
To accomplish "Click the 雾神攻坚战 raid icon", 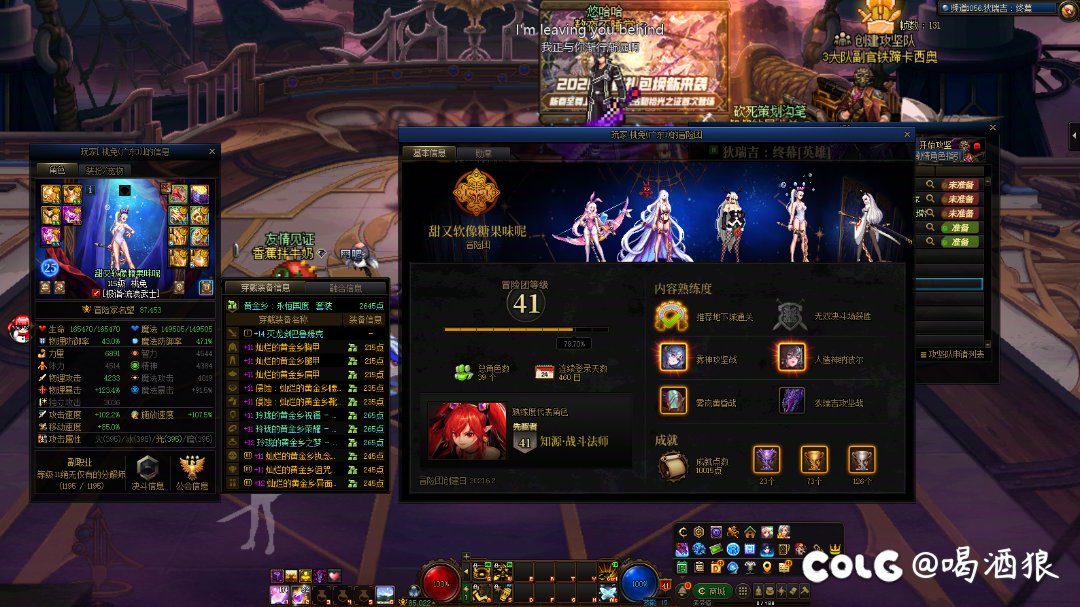I will [x=673, y=357].
